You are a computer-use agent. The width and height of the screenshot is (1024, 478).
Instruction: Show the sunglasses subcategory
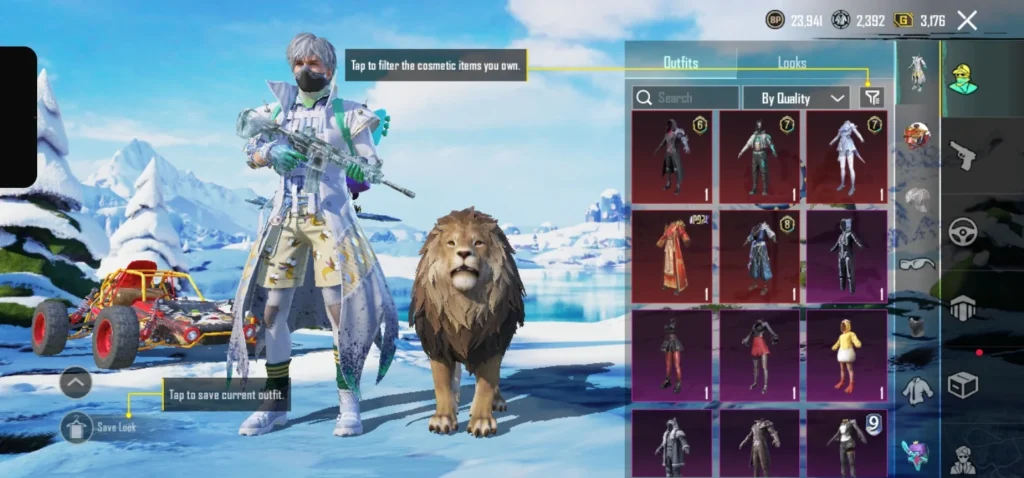916,263
